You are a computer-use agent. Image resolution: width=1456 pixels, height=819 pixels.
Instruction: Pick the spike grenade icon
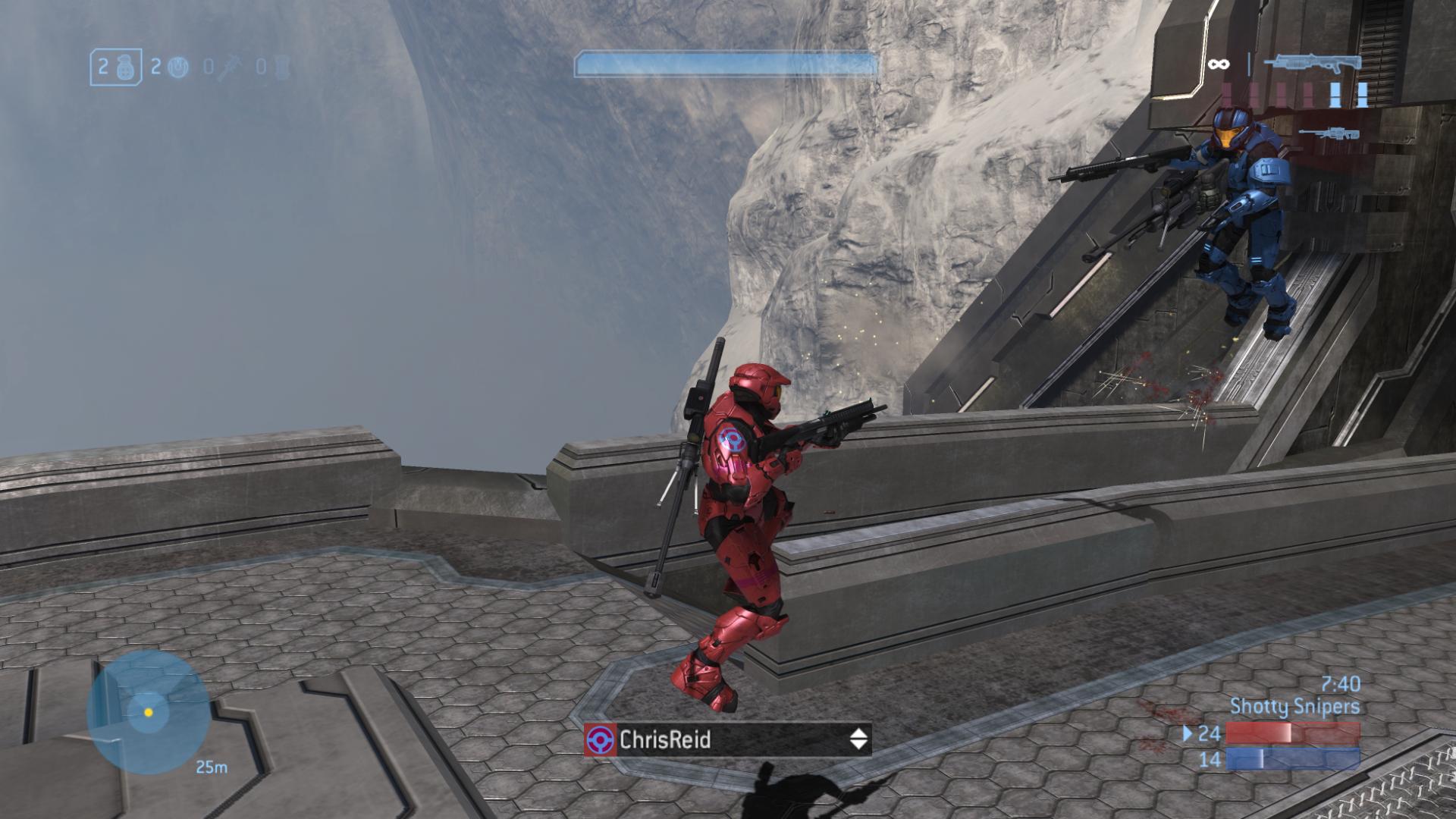coord(229,68)
